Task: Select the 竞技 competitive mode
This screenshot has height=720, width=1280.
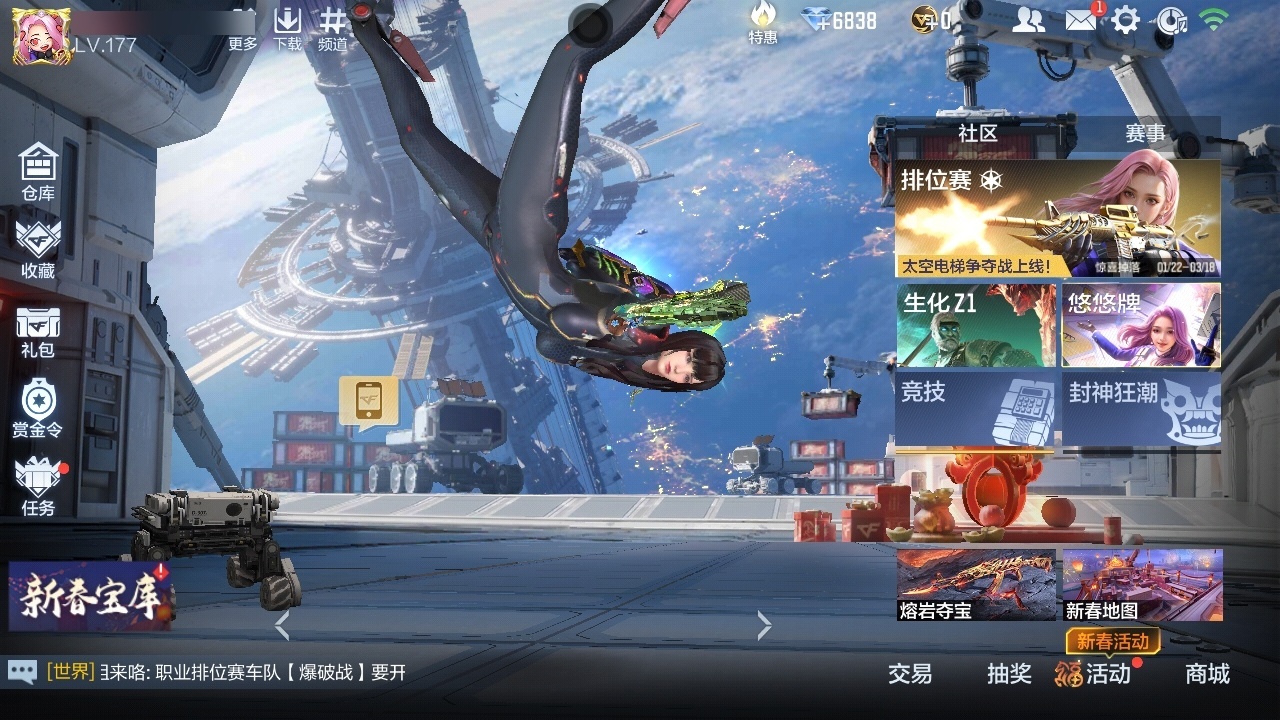Action: (976, 408)
